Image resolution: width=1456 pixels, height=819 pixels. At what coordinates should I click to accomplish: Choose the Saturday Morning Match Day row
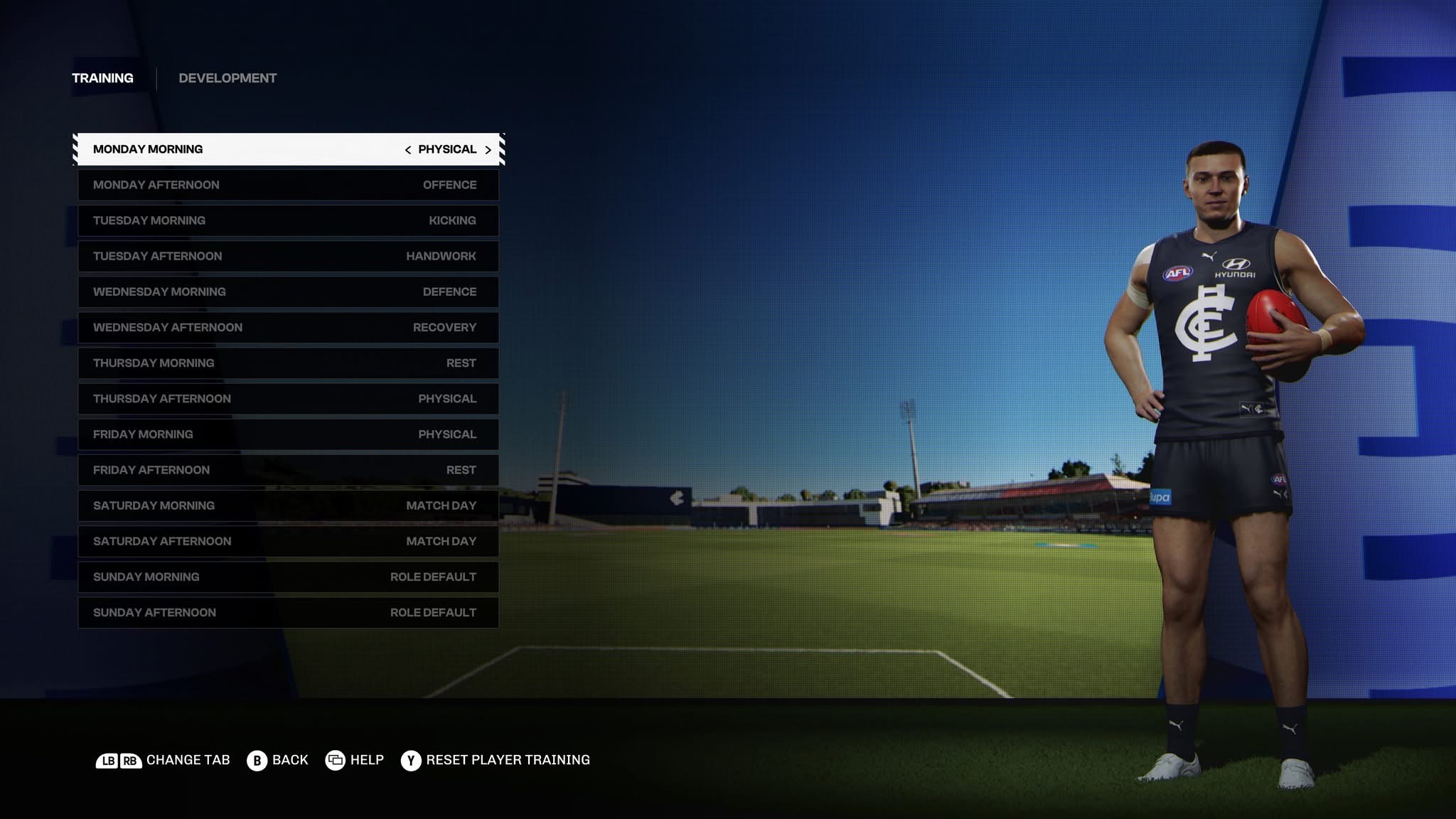[288, 505]
